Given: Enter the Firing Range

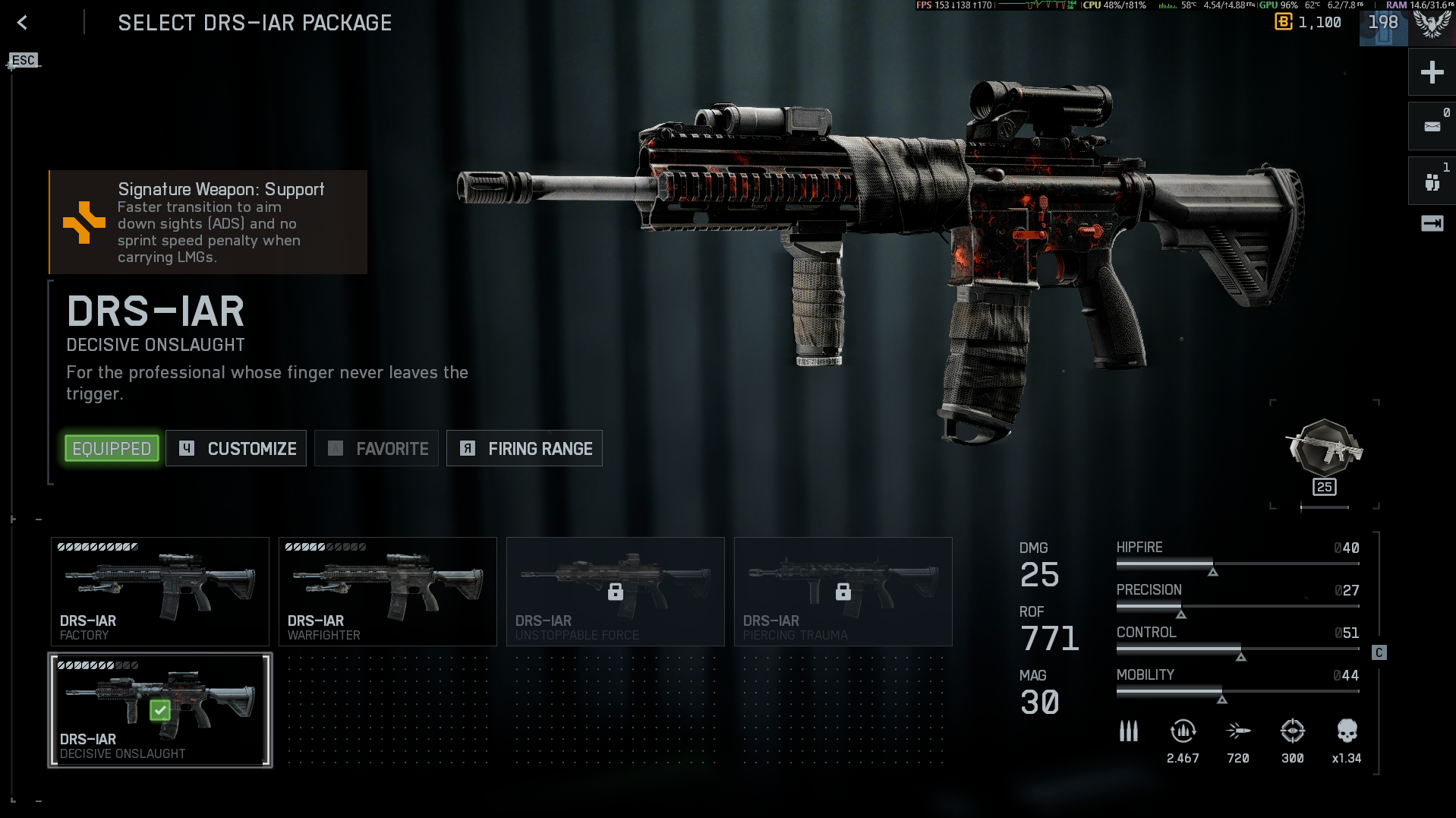Looking at the screenshot, I should [x=525, y=449].
